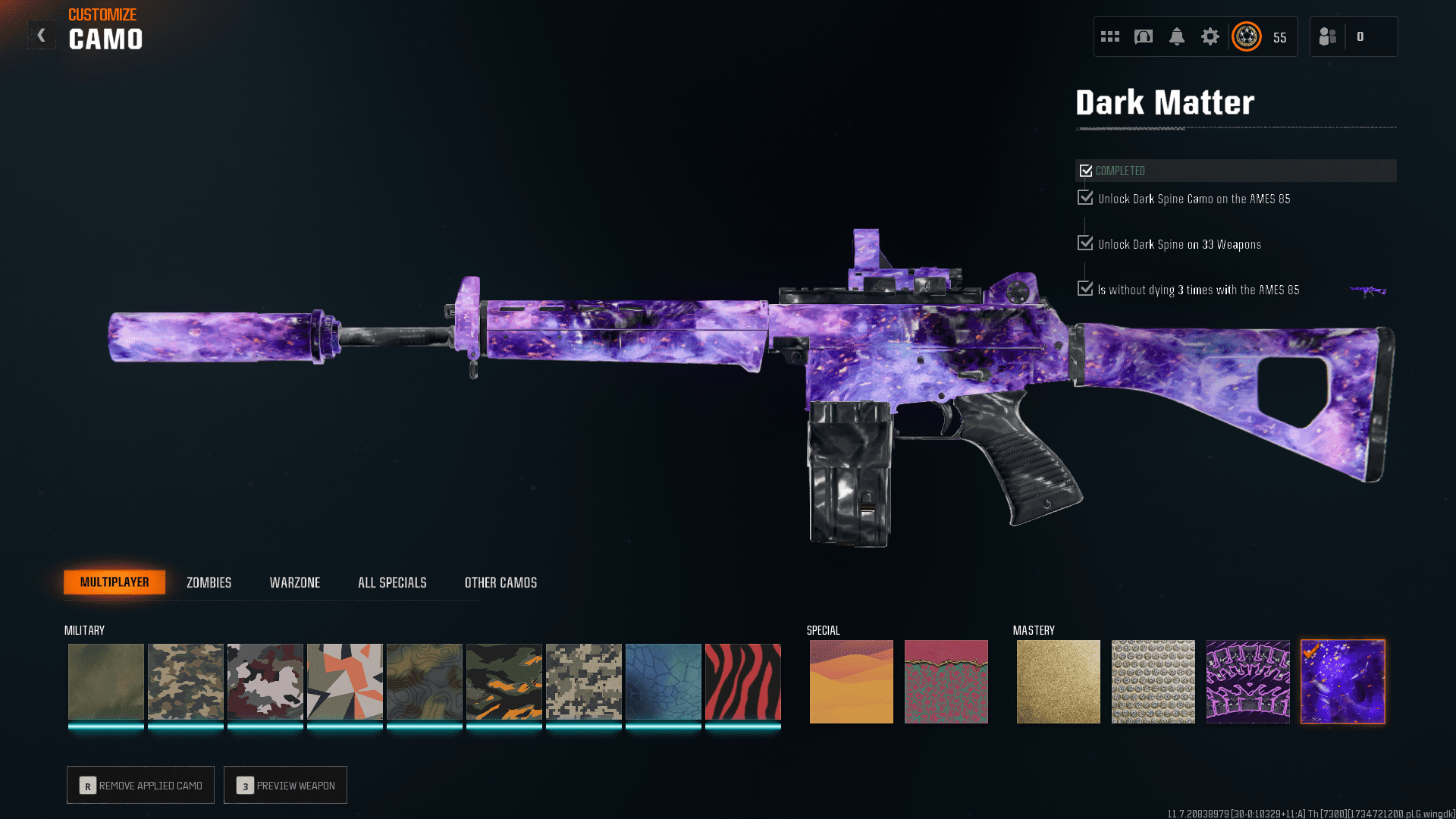Select the Gold mastery camo swatch
This screenshot has height=819, width=1456.
pyautogui.click(x=1058, y=681)
